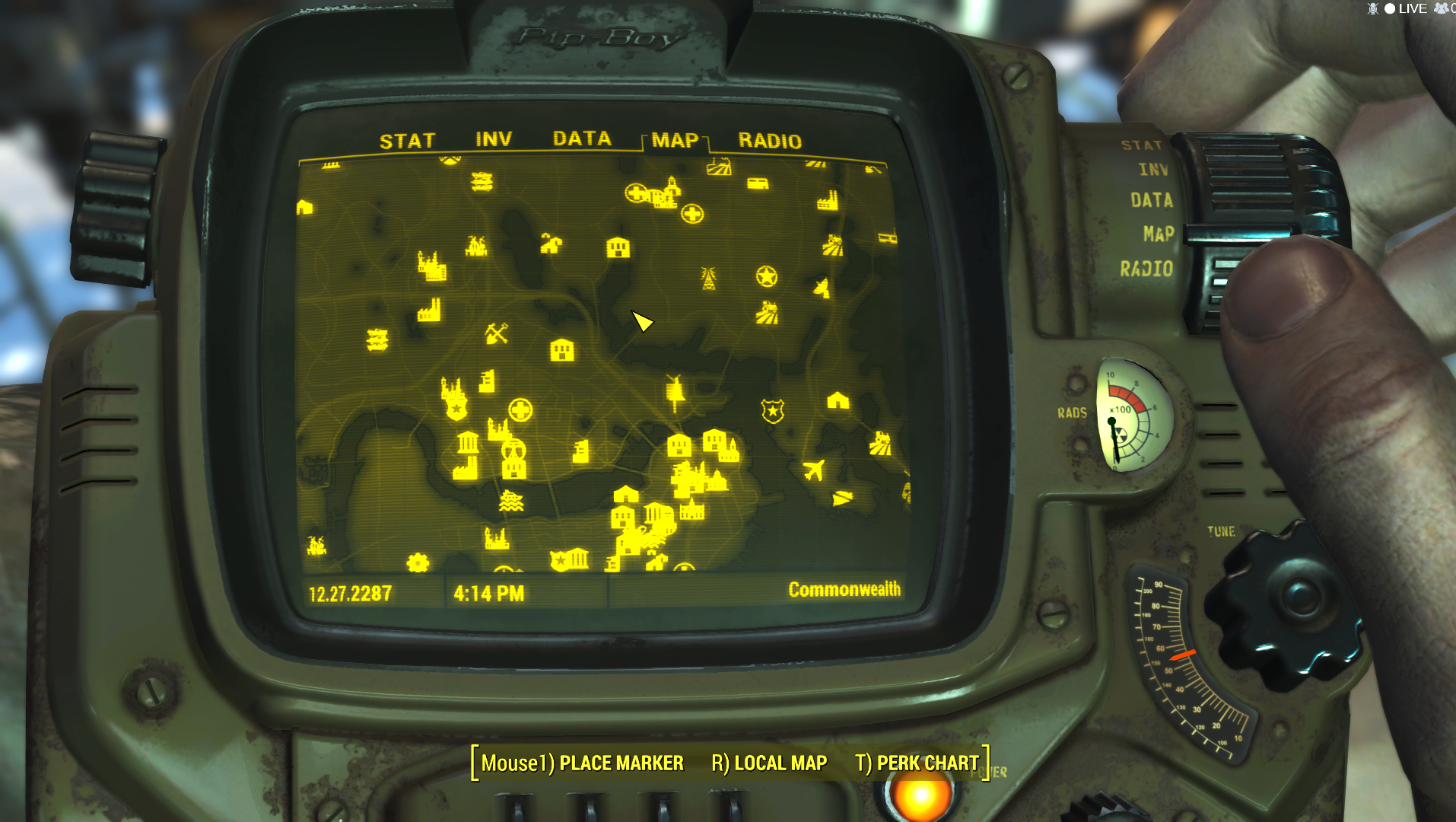Select the circled star map marker
The image size is (1456, 822).
tap(767, 276)
